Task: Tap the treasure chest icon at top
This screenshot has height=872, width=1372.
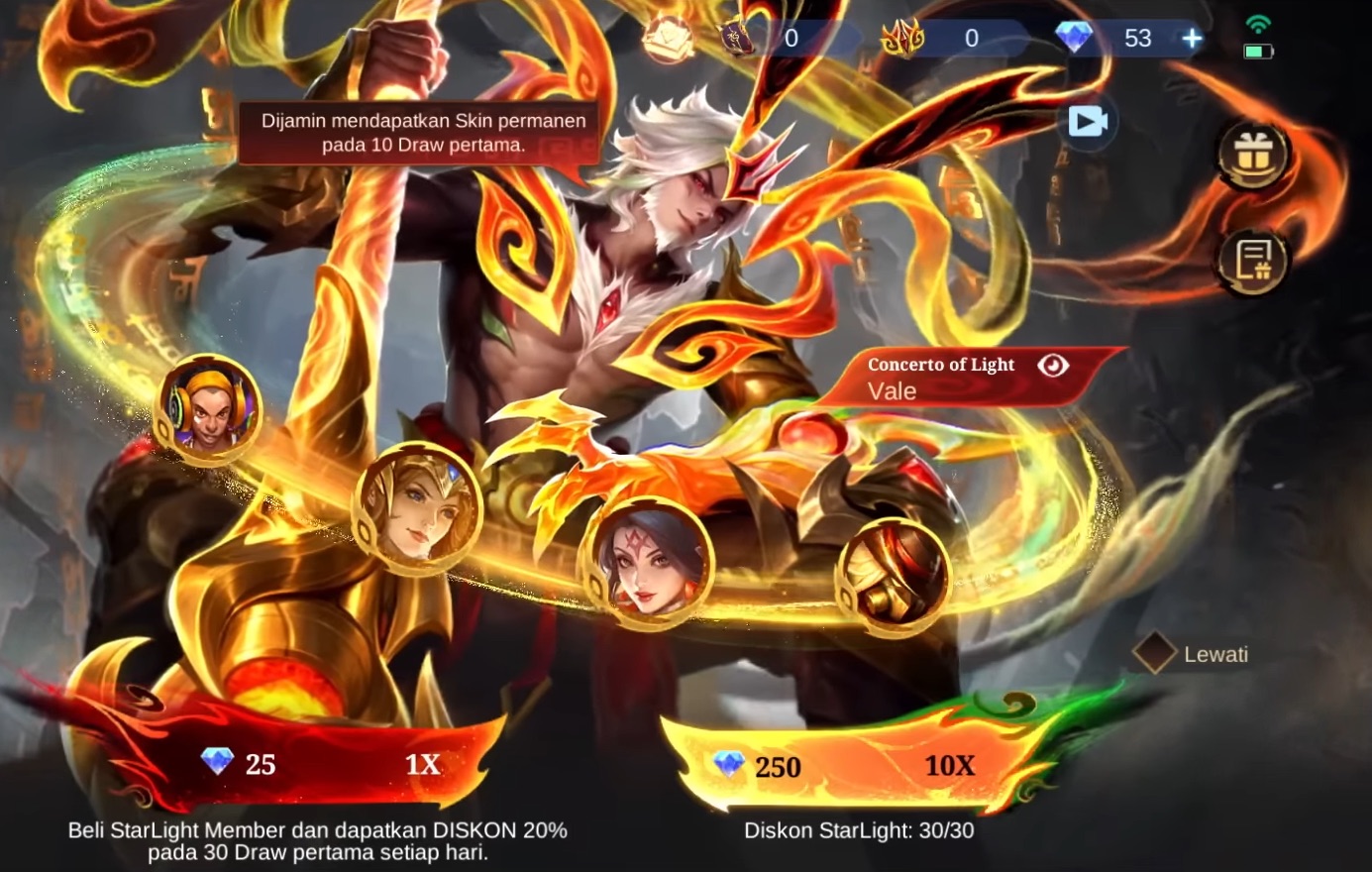Action: click(669, 38)
